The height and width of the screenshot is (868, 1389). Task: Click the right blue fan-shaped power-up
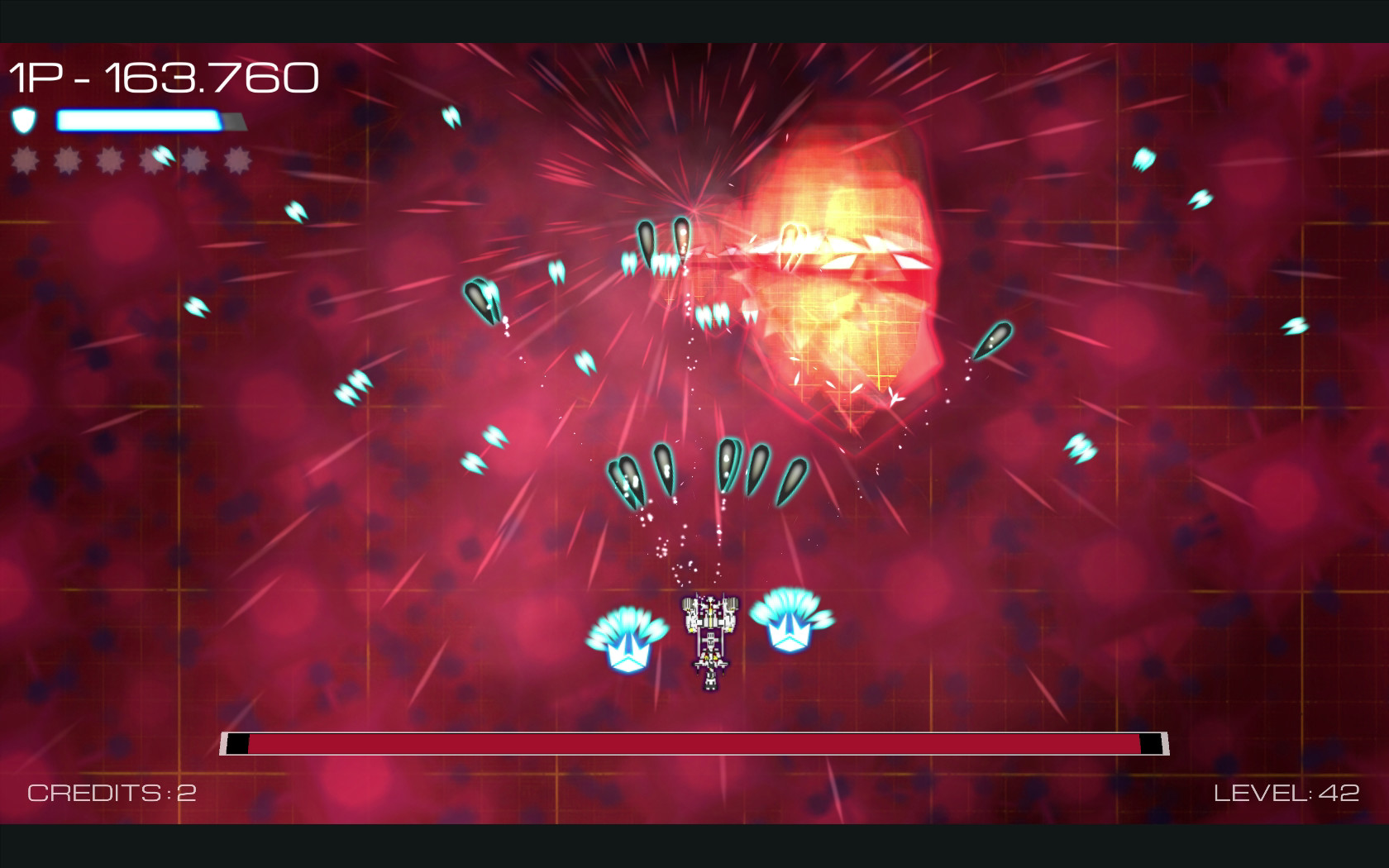pos(790,620)
